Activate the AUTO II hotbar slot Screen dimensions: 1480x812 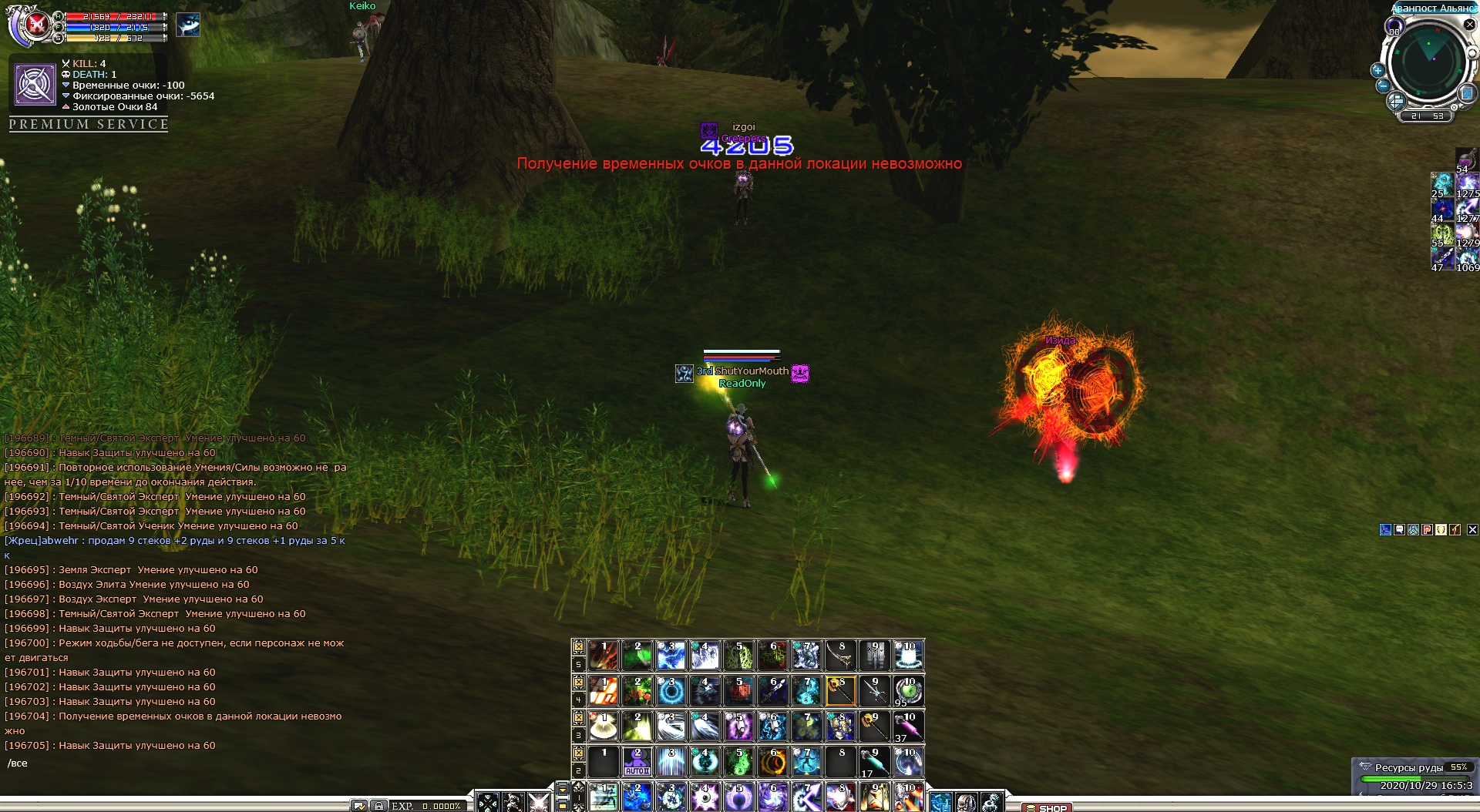pyautogui.click(x=637, y=762)
